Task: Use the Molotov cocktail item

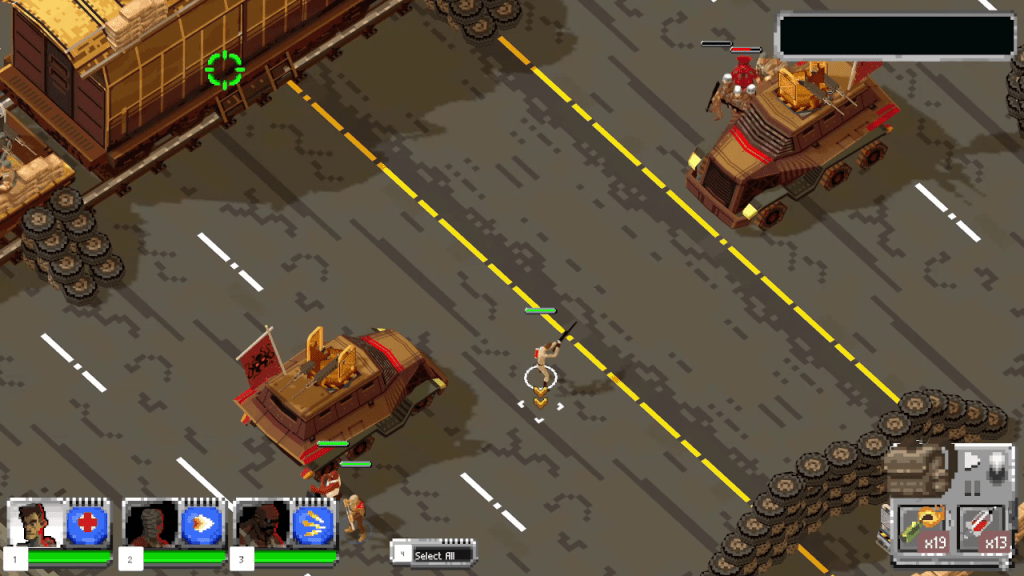Action: (x=922, y=527)
